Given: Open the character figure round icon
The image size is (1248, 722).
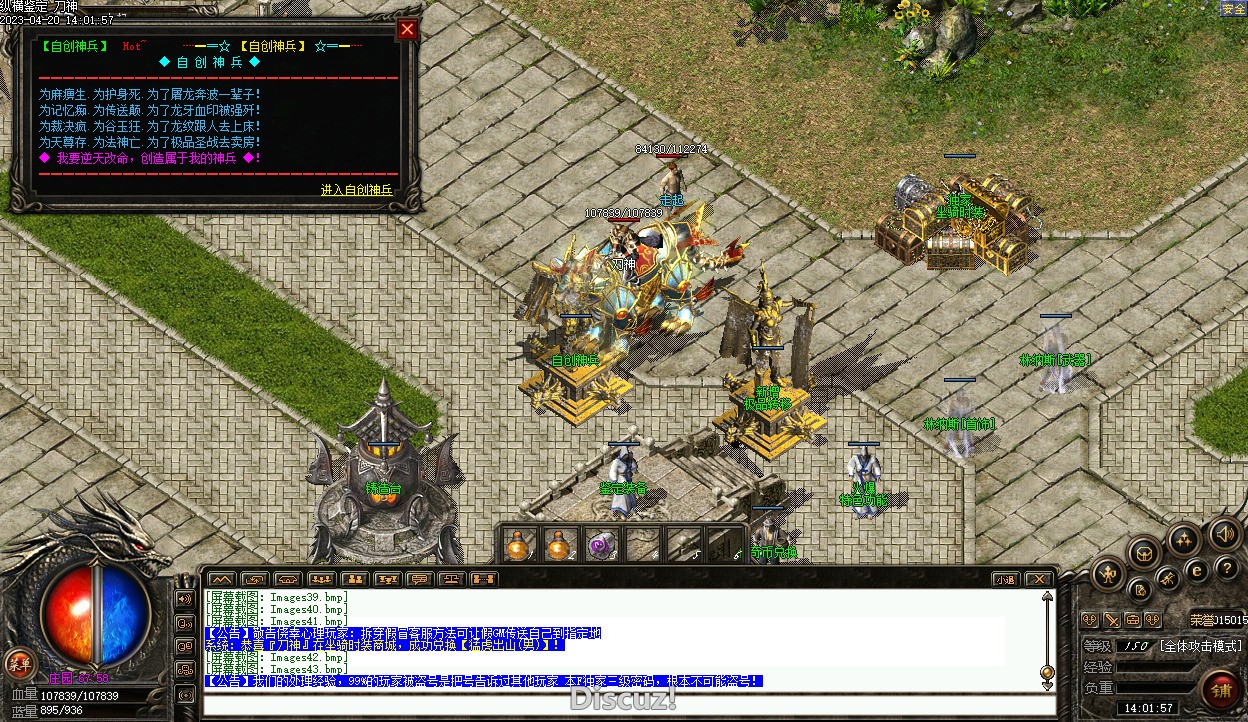Looking at the screenshot, I should coord(1108,574).
